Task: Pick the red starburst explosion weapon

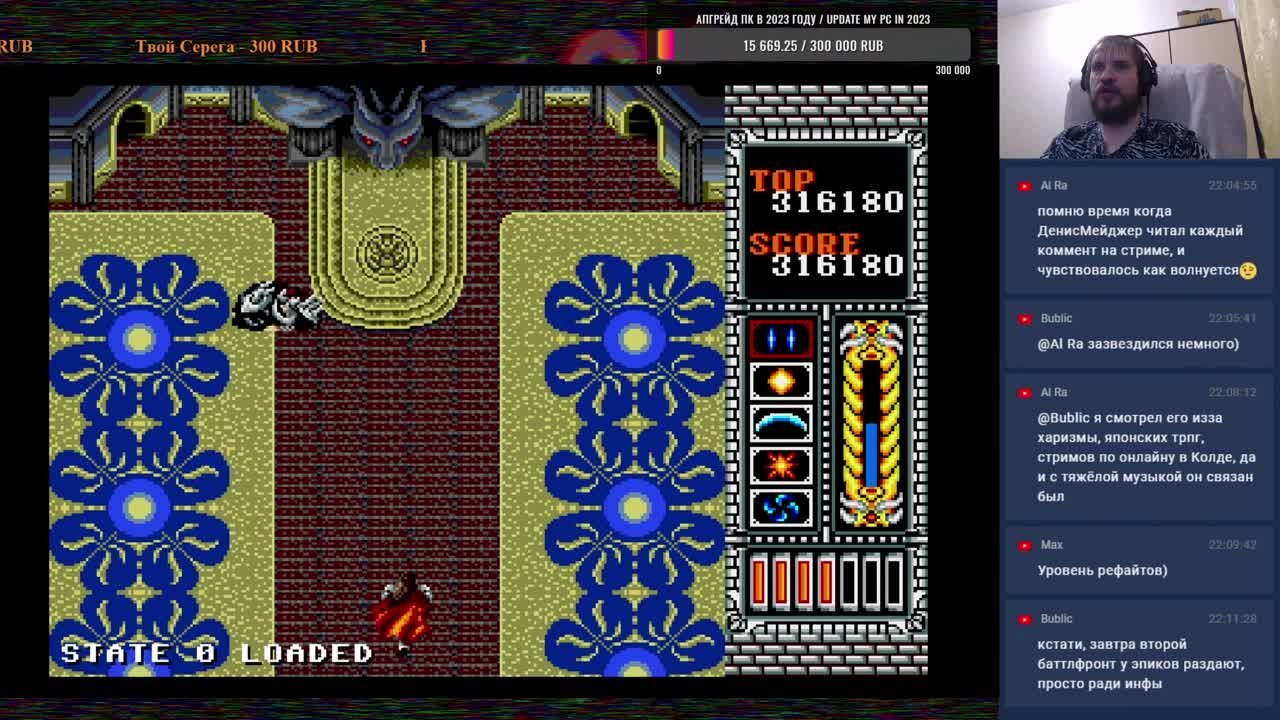Action: (781, 465)
